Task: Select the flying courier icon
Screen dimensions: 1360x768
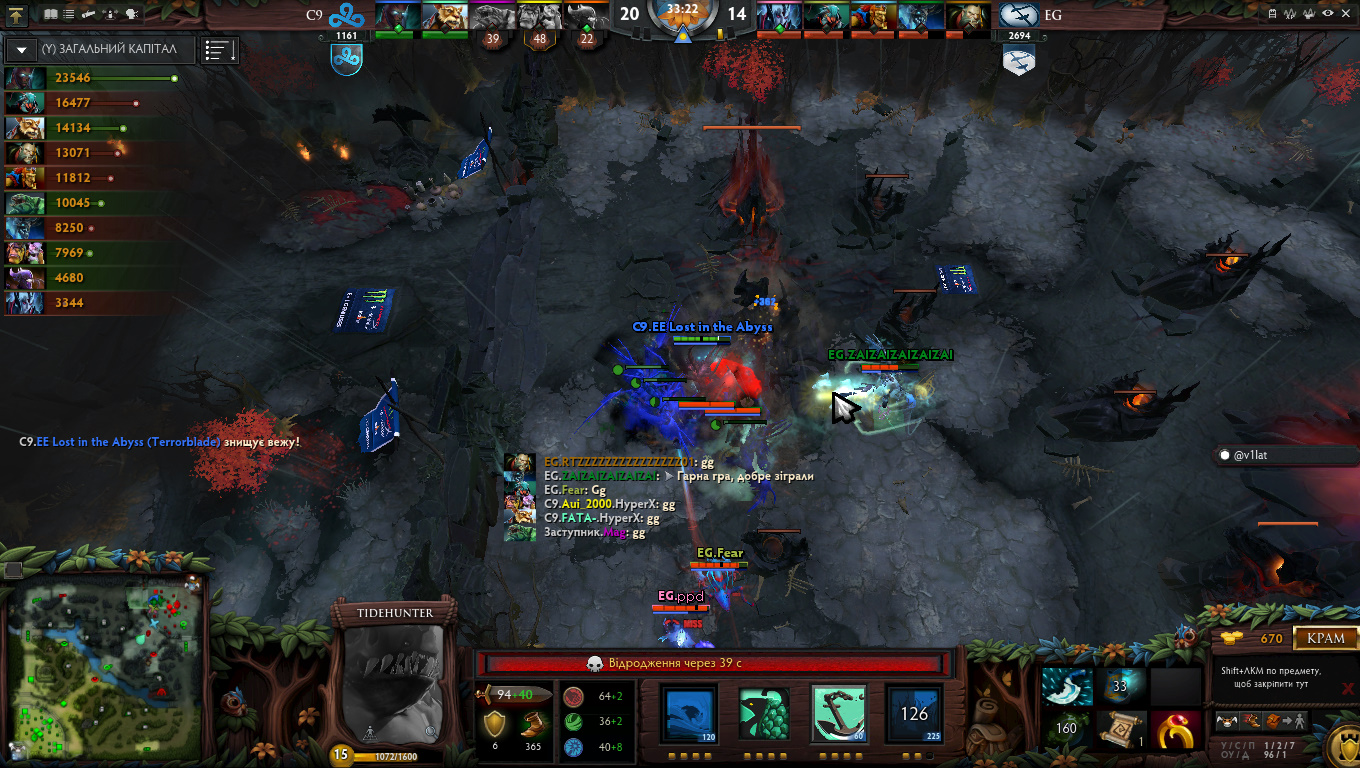Action: [1226, 721]
